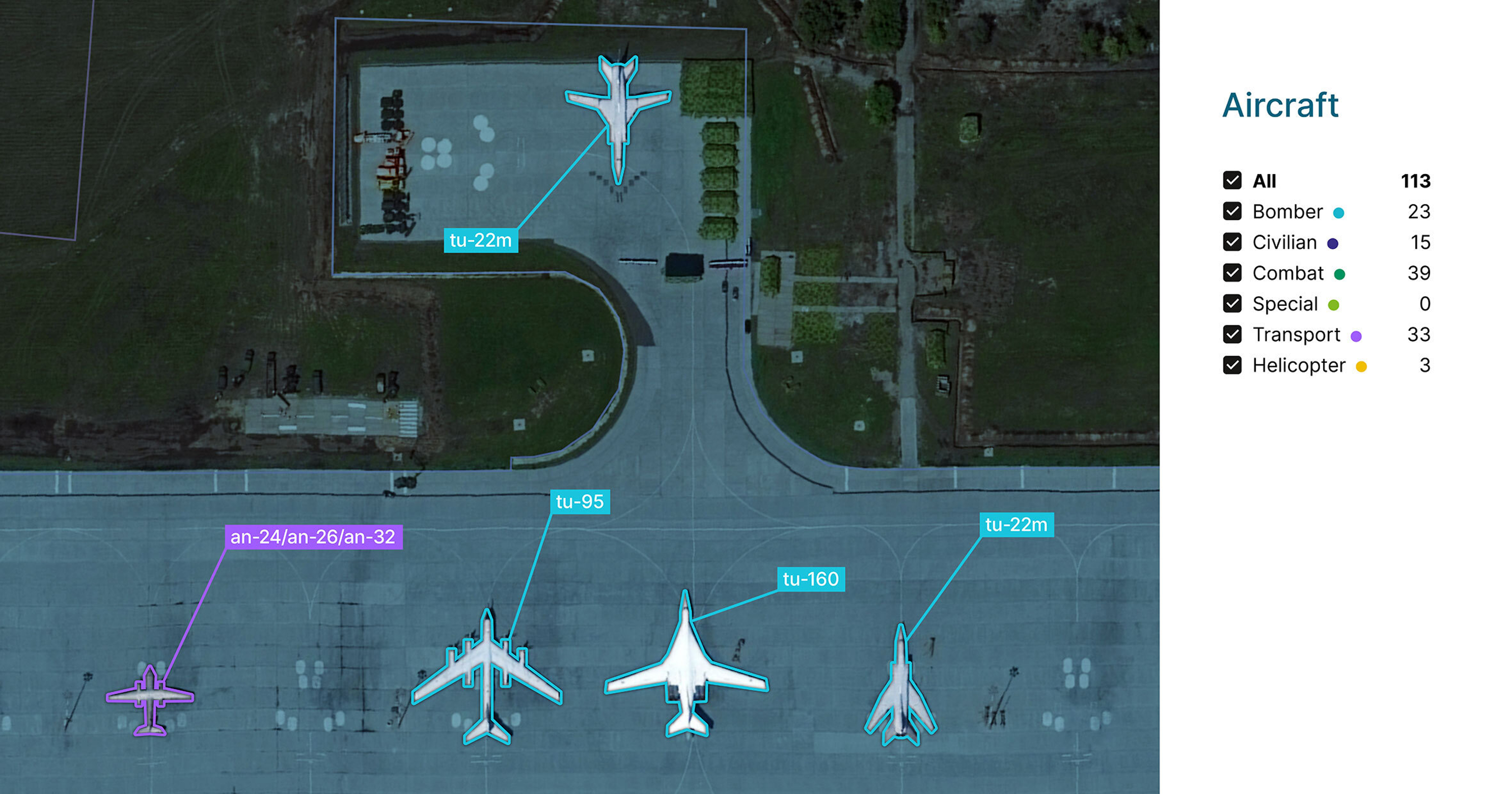Image resolution: width=1512 pixels, height=794 pixels.
Task: Uncheck the Bomber category checkbox
Action: (1232, 212)
